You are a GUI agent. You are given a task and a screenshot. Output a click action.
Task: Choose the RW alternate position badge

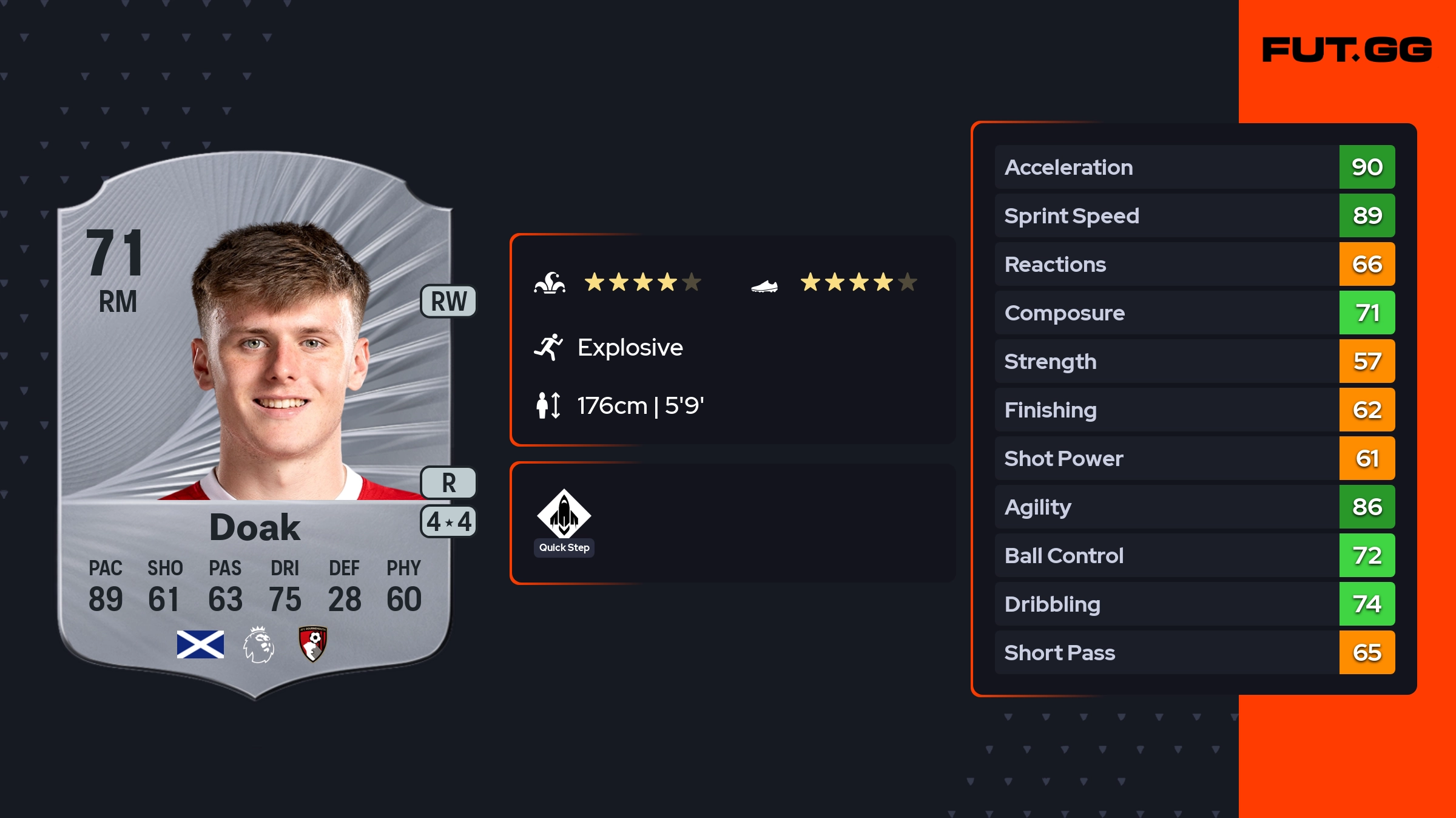point(448,302)
